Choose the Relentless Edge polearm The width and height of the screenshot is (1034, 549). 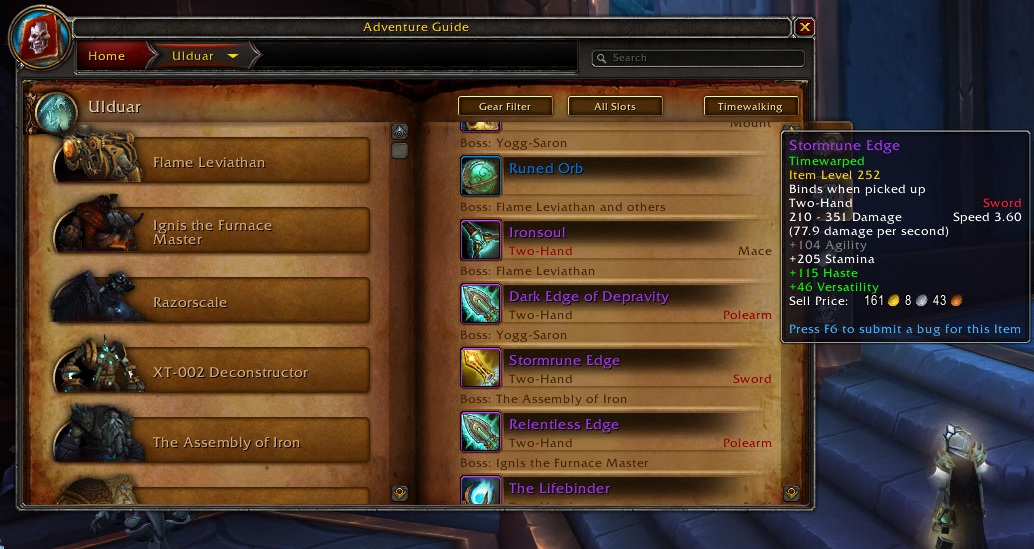564,425
